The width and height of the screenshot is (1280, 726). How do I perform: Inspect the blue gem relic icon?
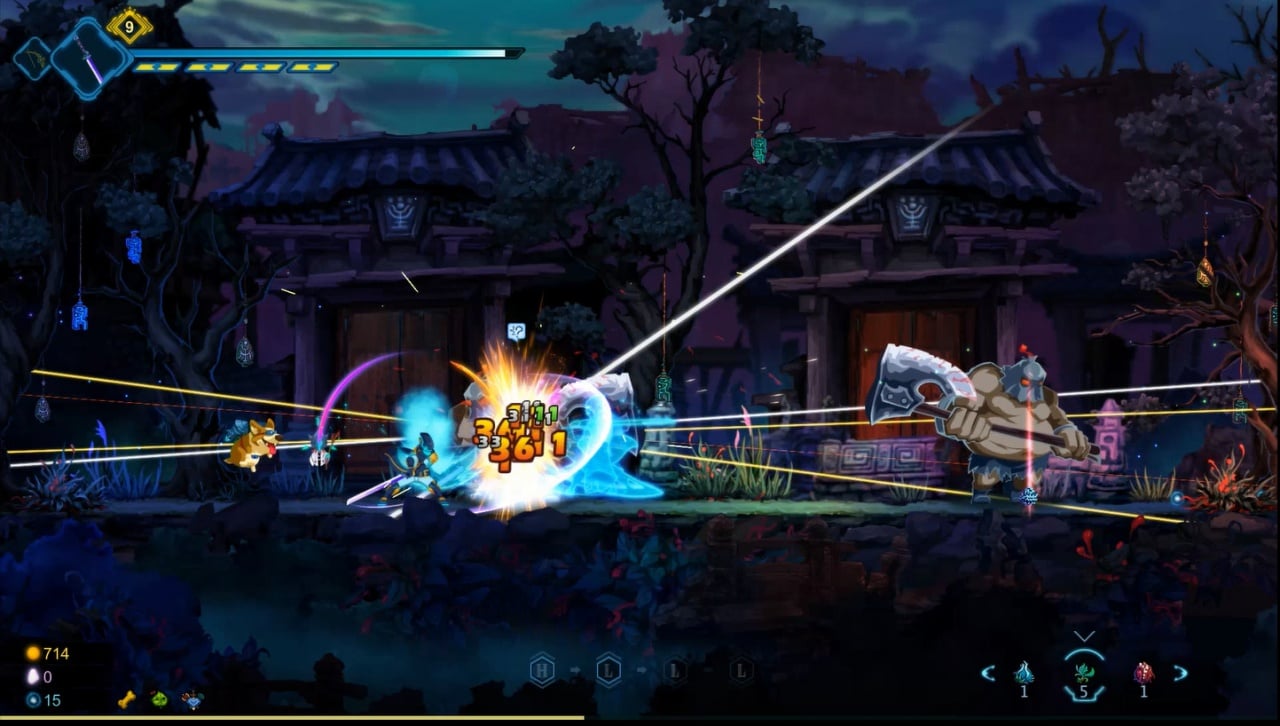click(x=190, y=700)
